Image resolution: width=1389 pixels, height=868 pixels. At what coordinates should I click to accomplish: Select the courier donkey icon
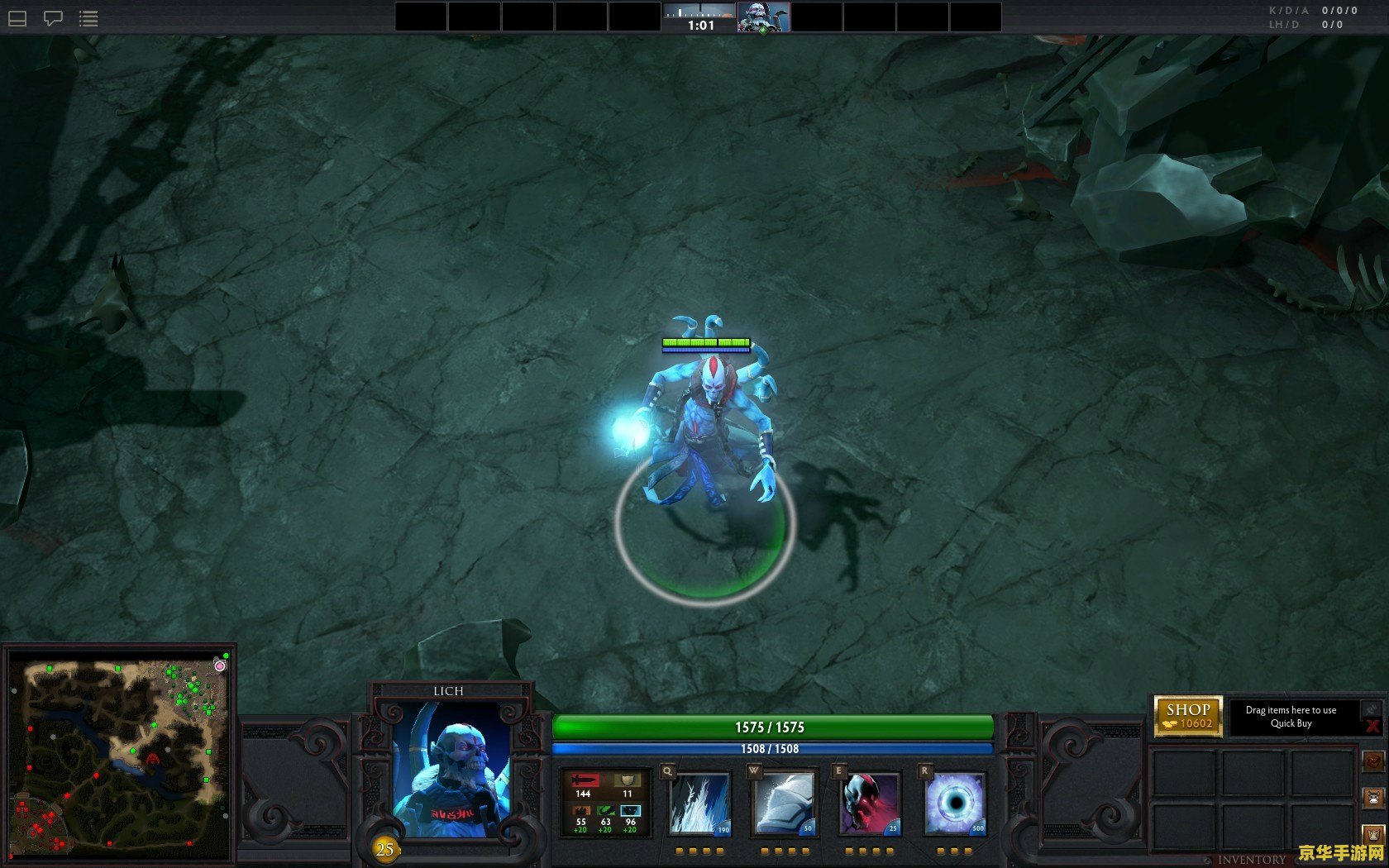[x=1374, y=798]
